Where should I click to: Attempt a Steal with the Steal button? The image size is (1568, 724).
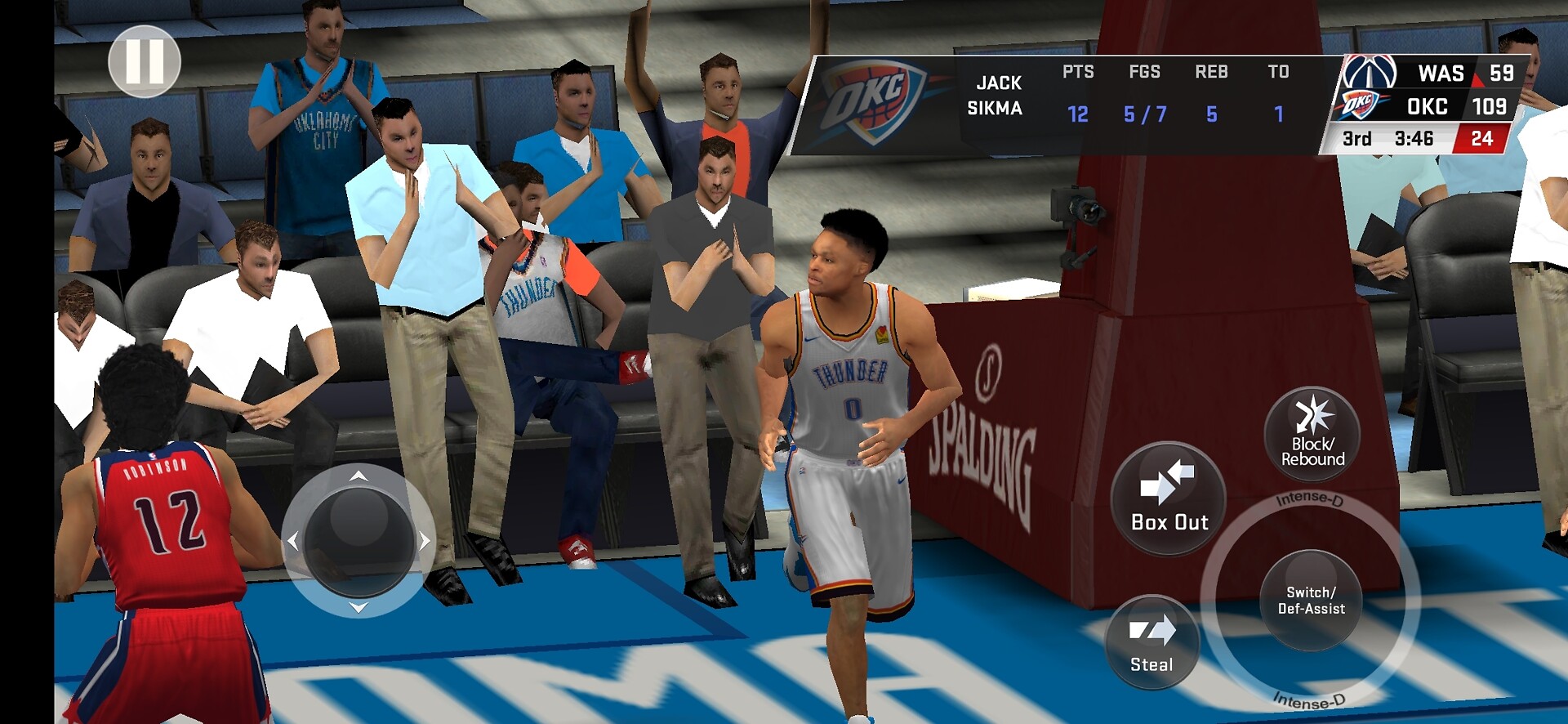(x=1151, y=643)
